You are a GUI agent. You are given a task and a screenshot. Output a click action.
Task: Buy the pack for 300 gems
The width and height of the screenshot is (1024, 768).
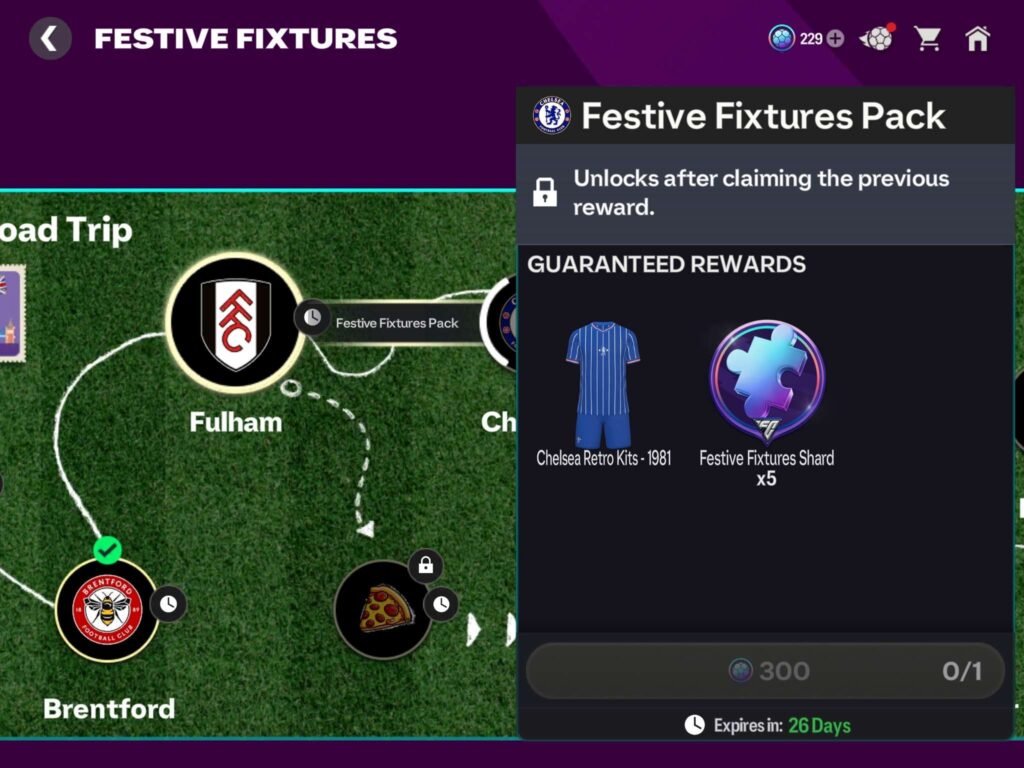tap(765, 670)
